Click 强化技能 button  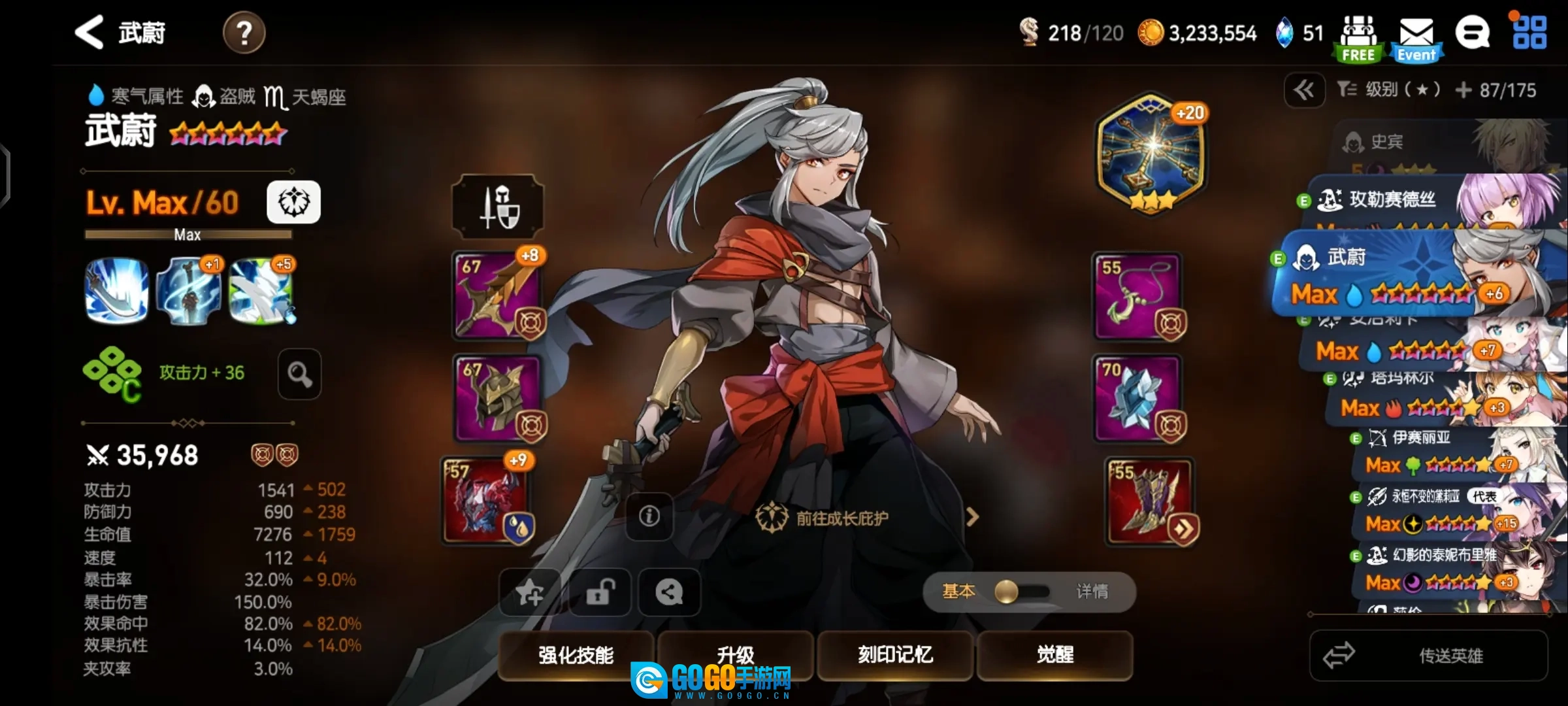click(576, 655)
